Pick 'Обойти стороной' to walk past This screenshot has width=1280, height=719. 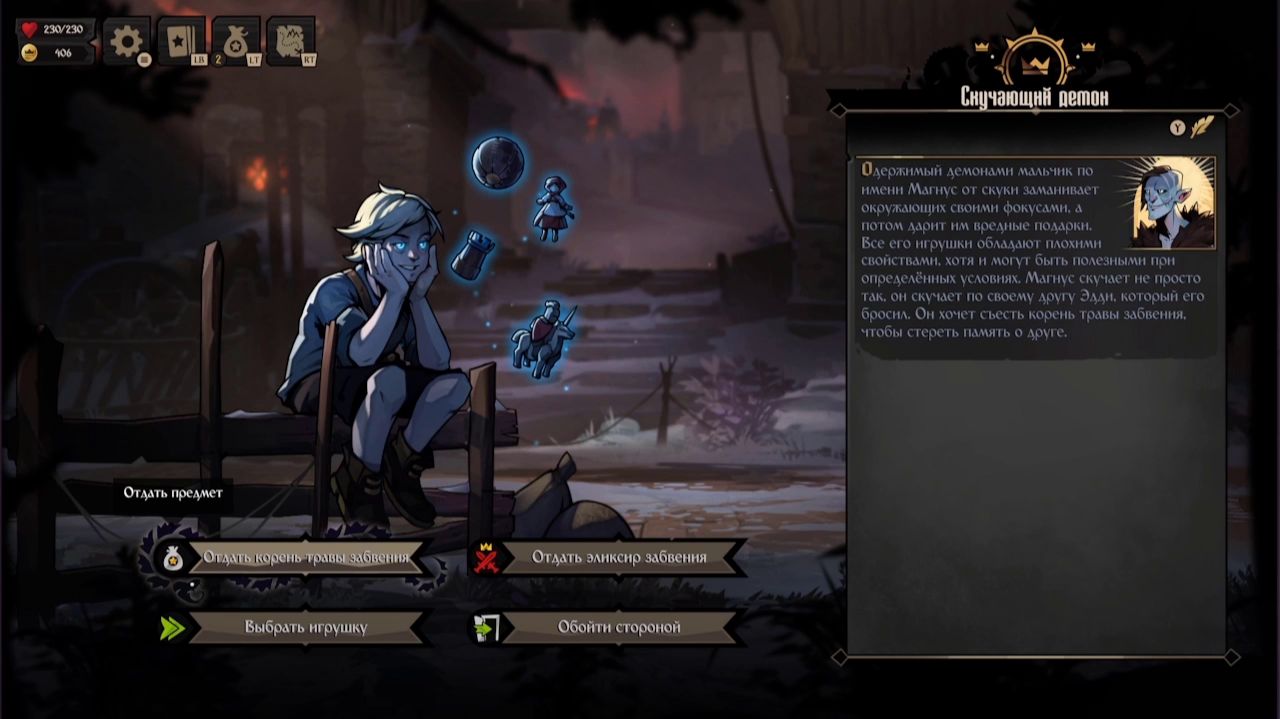pyautogui.click(x=619, y=627)
